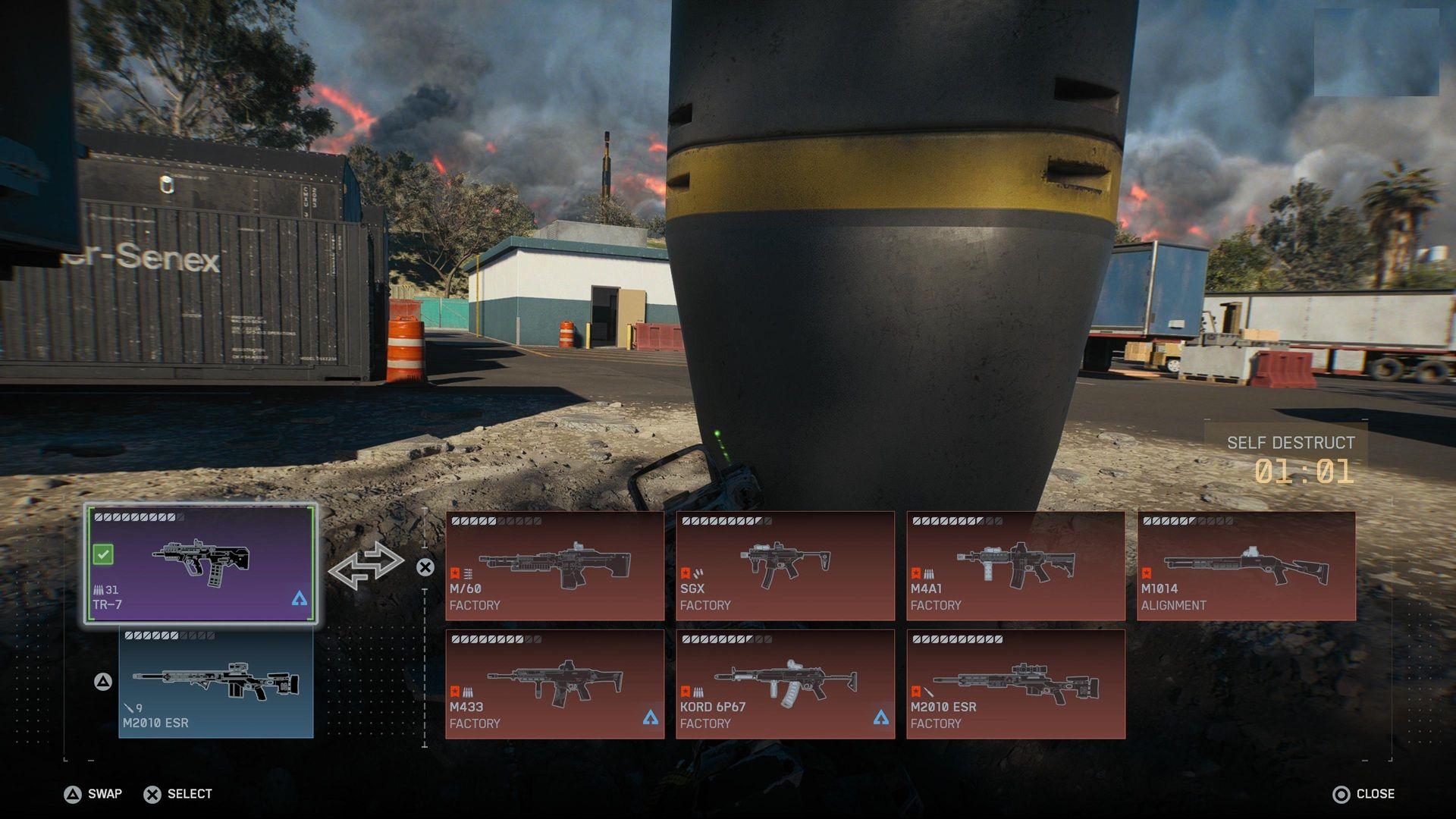Click the rifle ammo icon on the M433 card
Viewport: 1456px width, 819px height.
(x=469, y=692)
